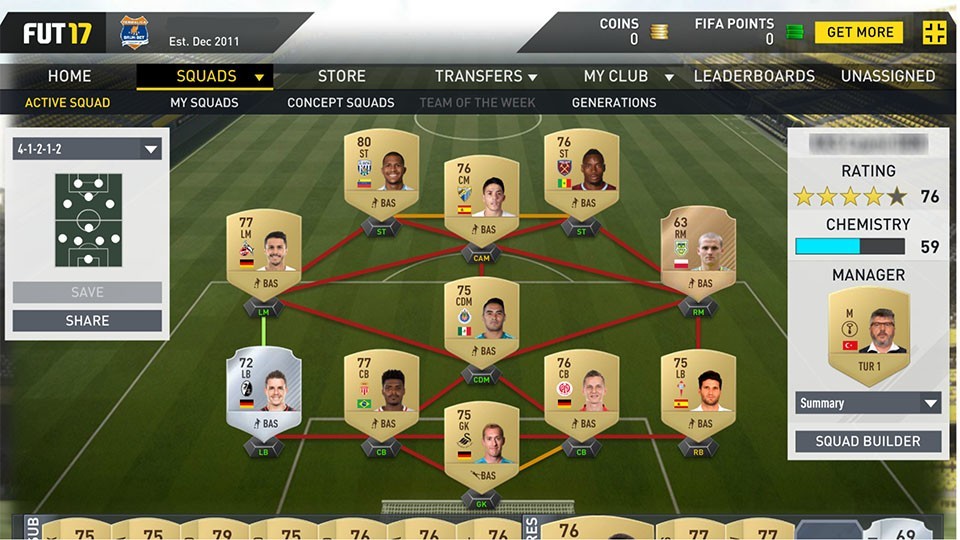Open the 4-1-2-1-2 formation dropdown
960x540 pixels.
[87, 150]
